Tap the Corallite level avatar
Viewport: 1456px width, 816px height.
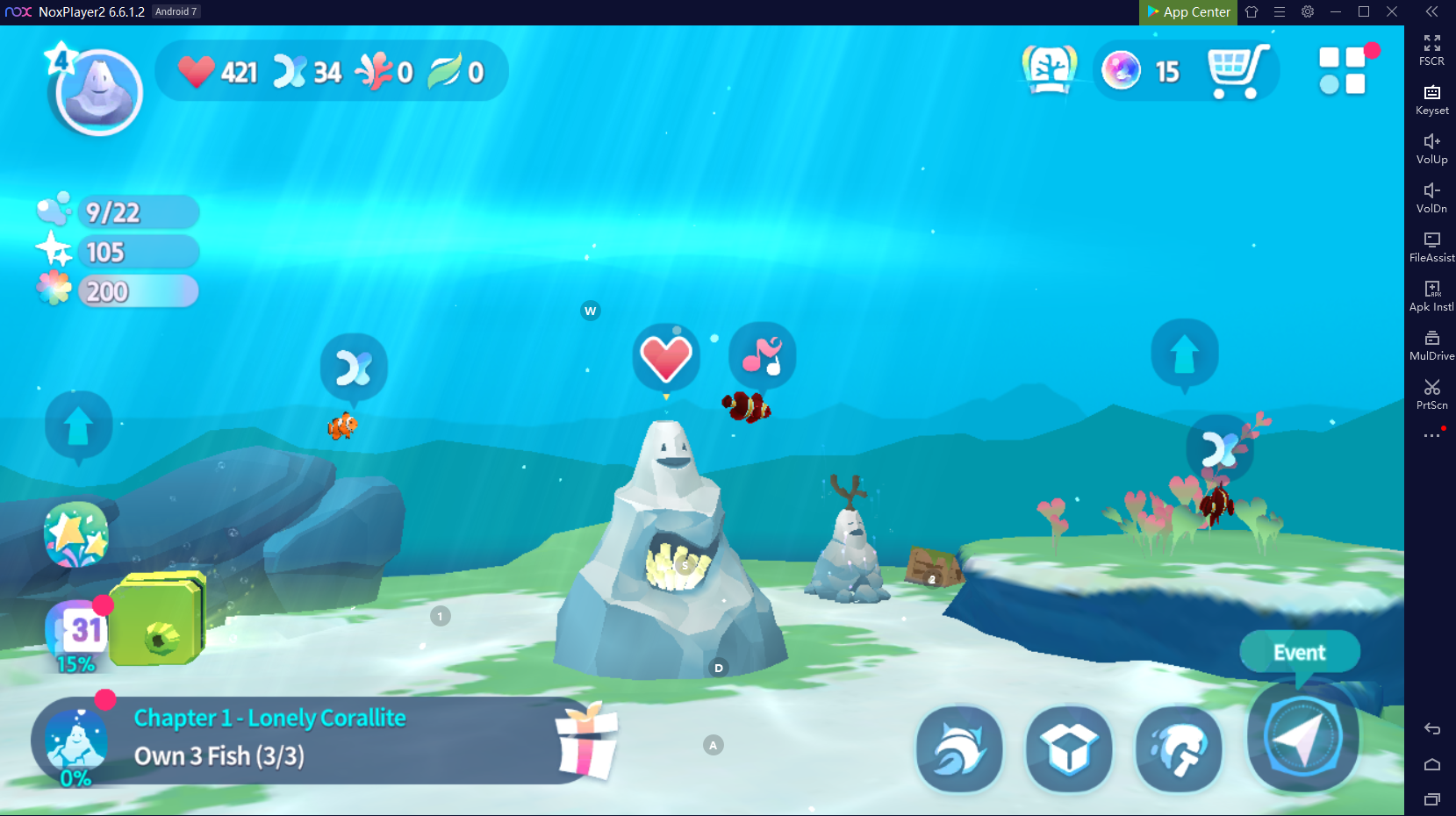coord(98,91)
